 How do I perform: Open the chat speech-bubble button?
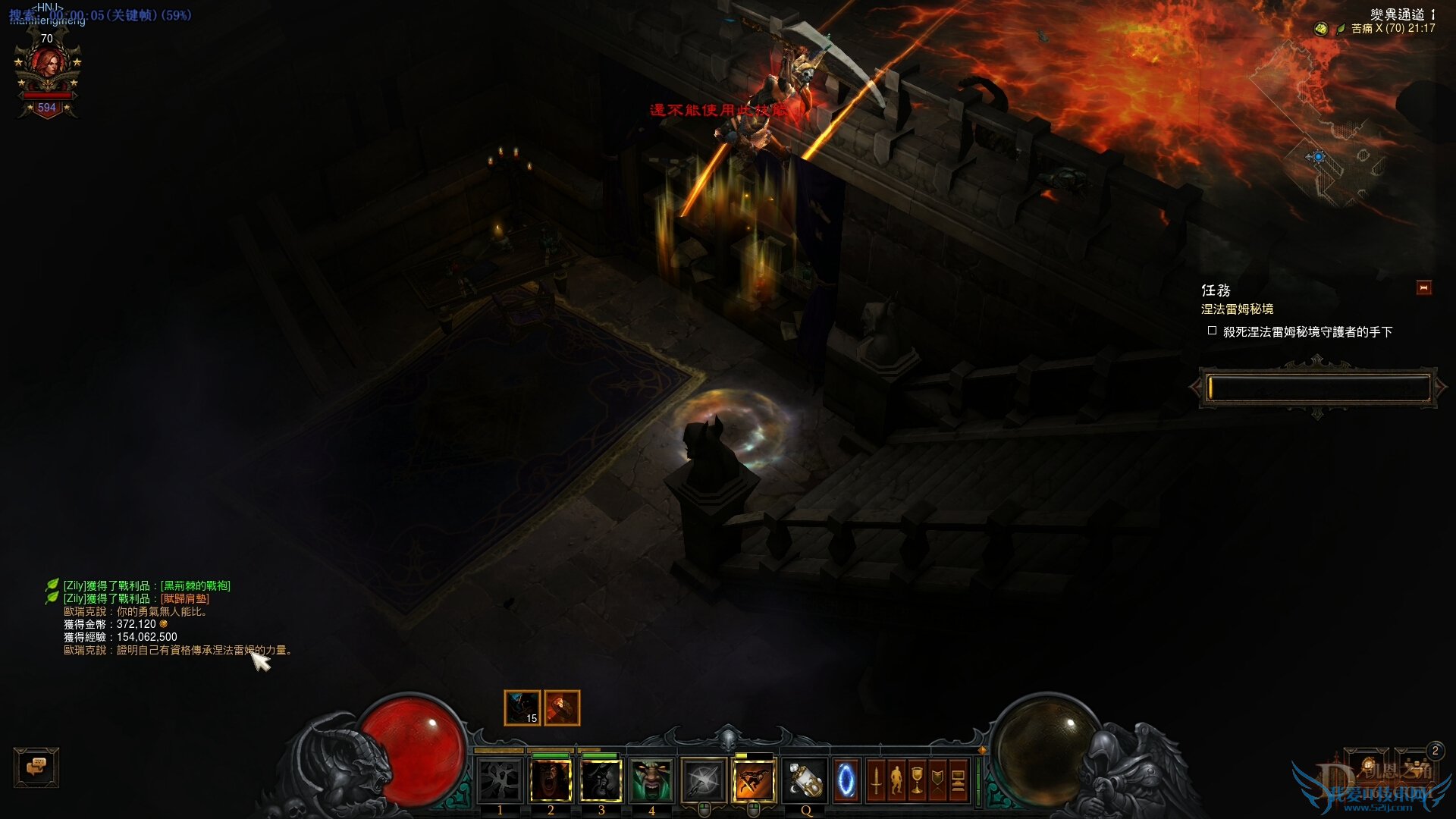tap(36, 767)
